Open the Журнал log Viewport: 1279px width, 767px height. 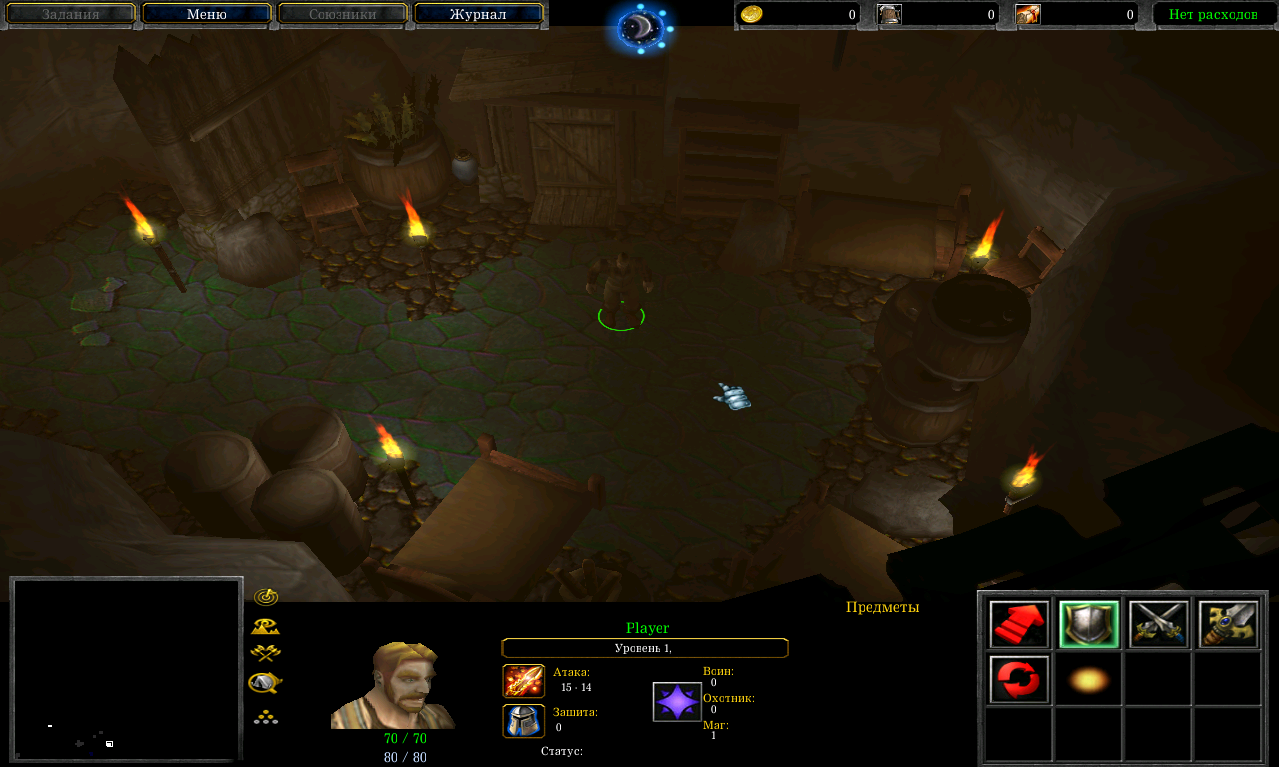(478, 14)
